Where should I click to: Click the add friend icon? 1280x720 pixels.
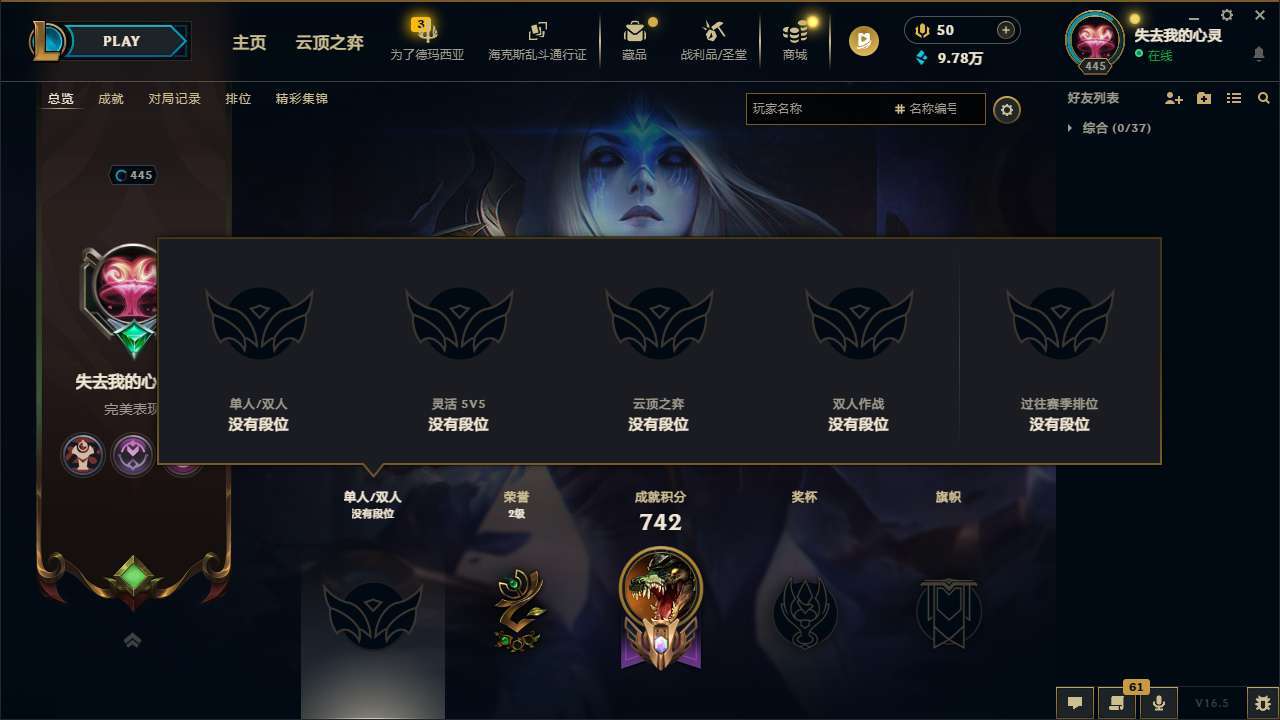(x=1174, y=98)
